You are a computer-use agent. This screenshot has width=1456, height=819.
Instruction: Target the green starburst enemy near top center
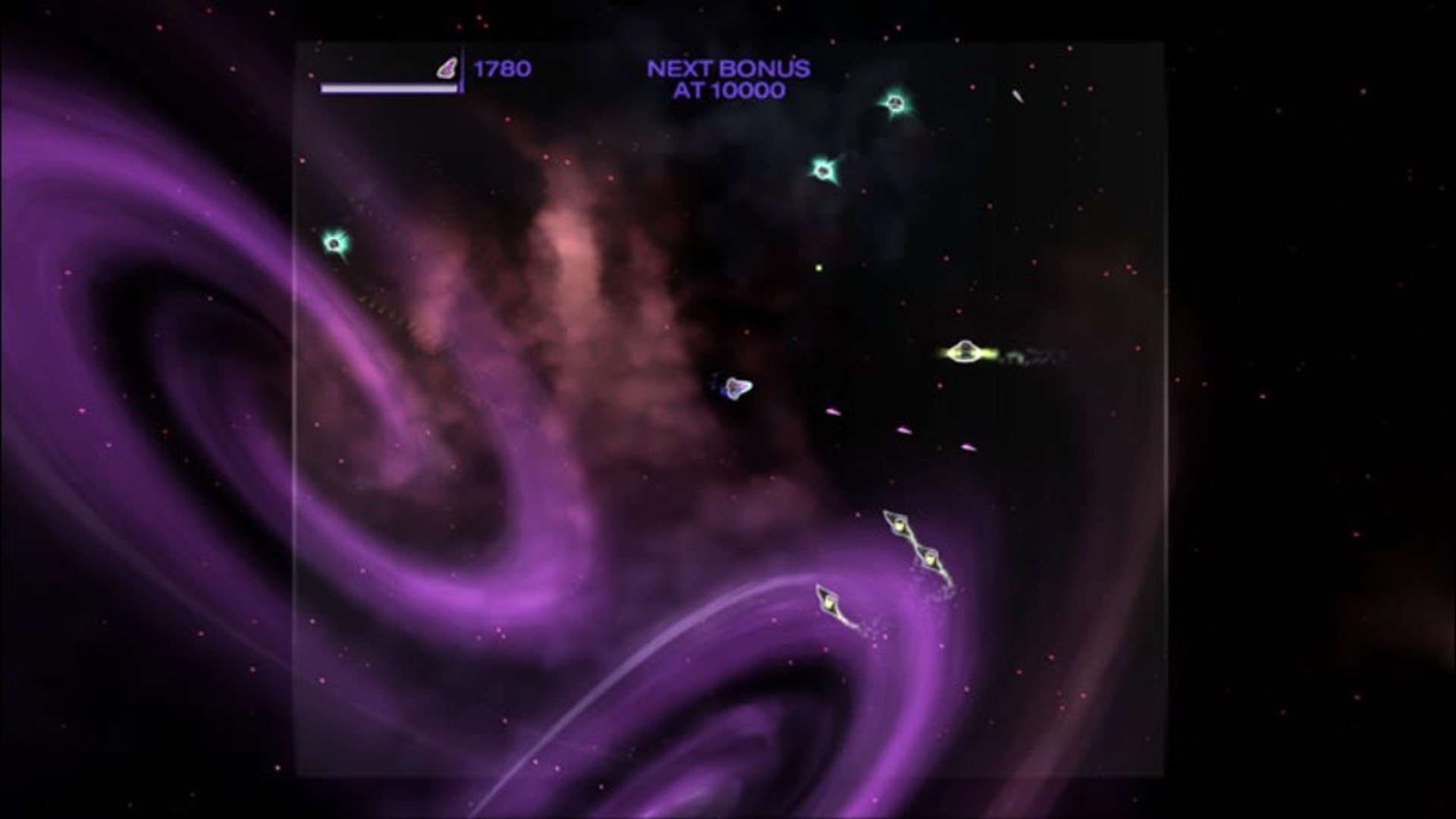[824, 168]
